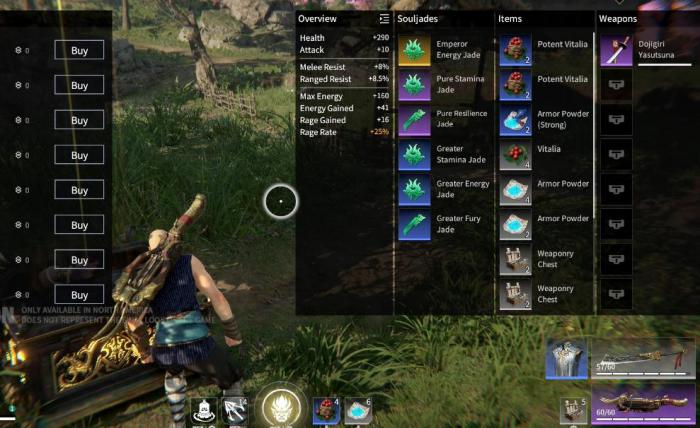Click the equipped armor icon
Image resolution: width=700 pixels, height=428 pixels.
coord(567,359)
